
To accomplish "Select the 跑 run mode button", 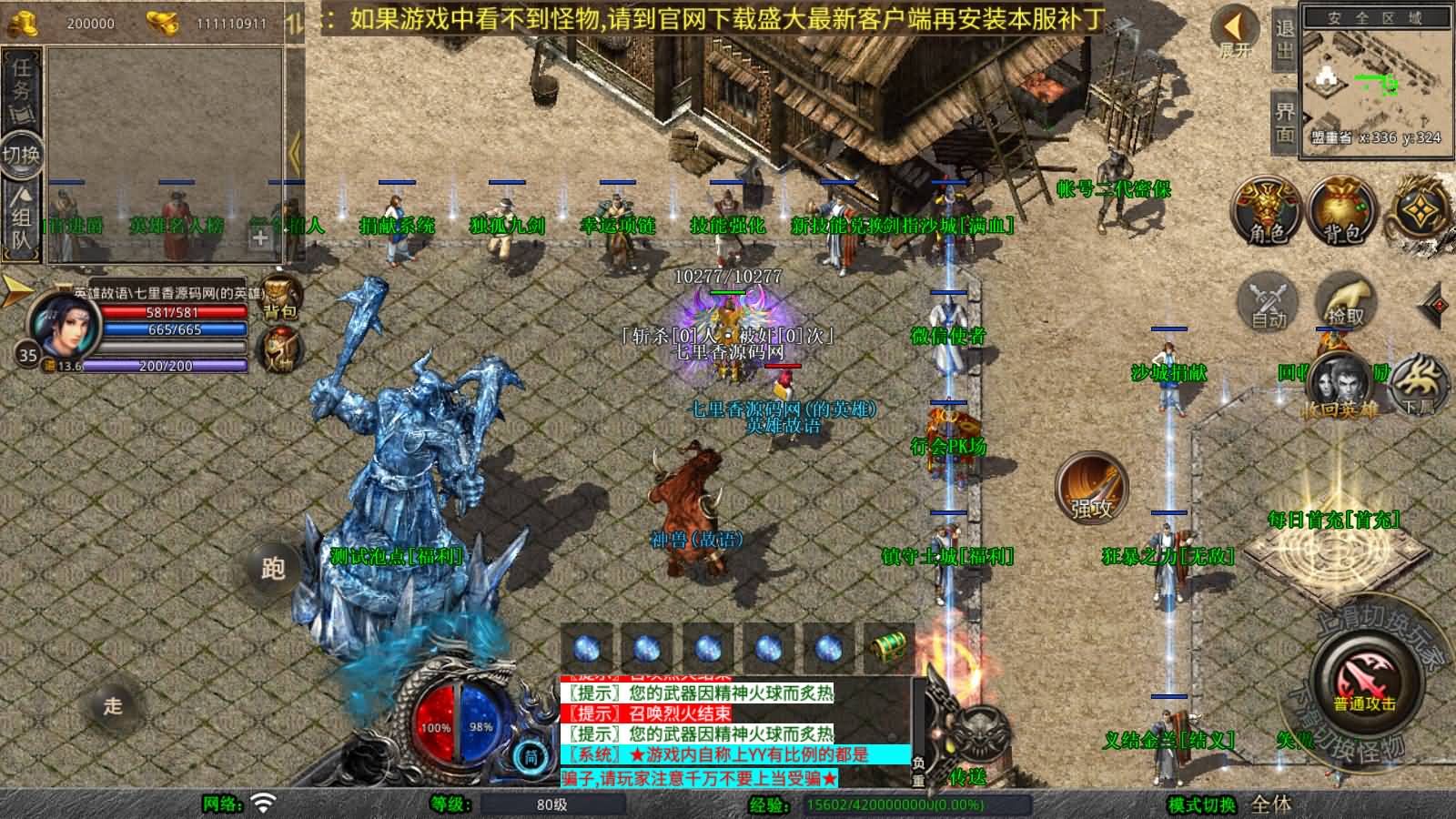I will (273, 569).
